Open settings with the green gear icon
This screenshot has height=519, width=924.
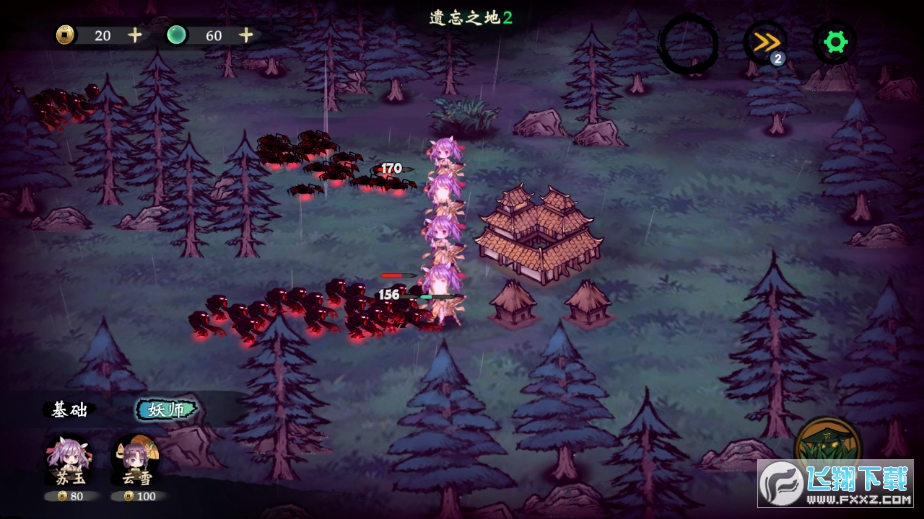coord(834,42)
